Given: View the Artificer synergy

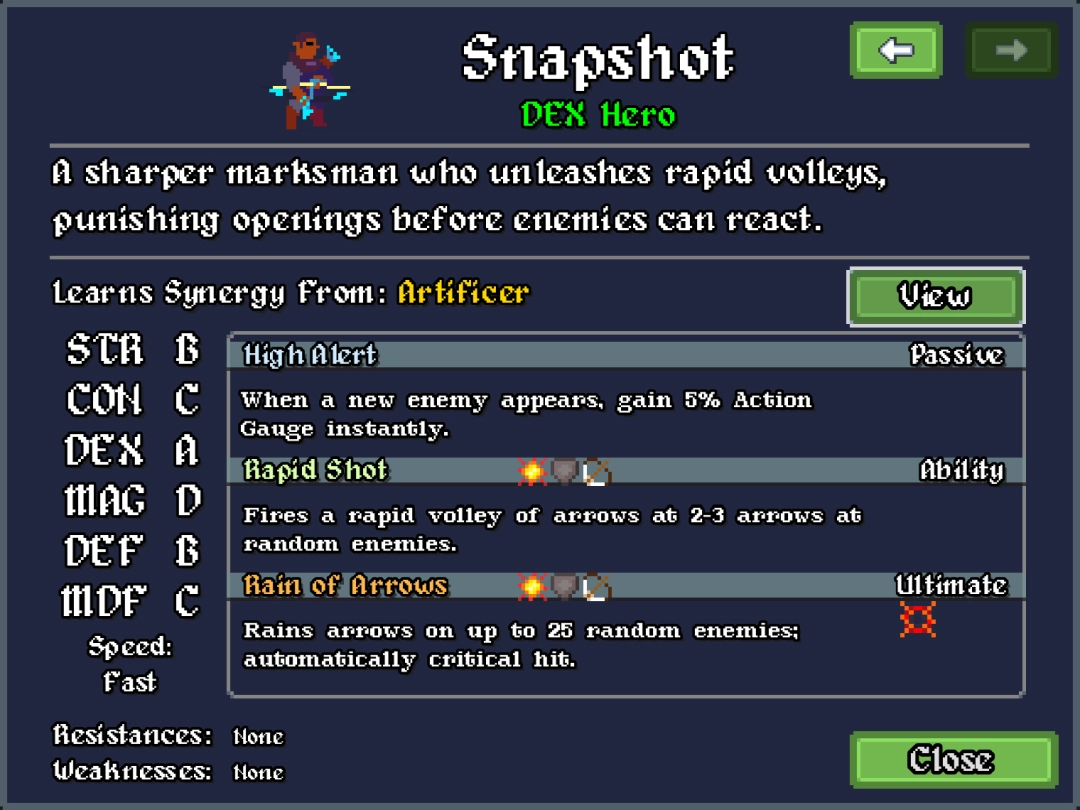Looking at the screenshot, I should point(934,296).
